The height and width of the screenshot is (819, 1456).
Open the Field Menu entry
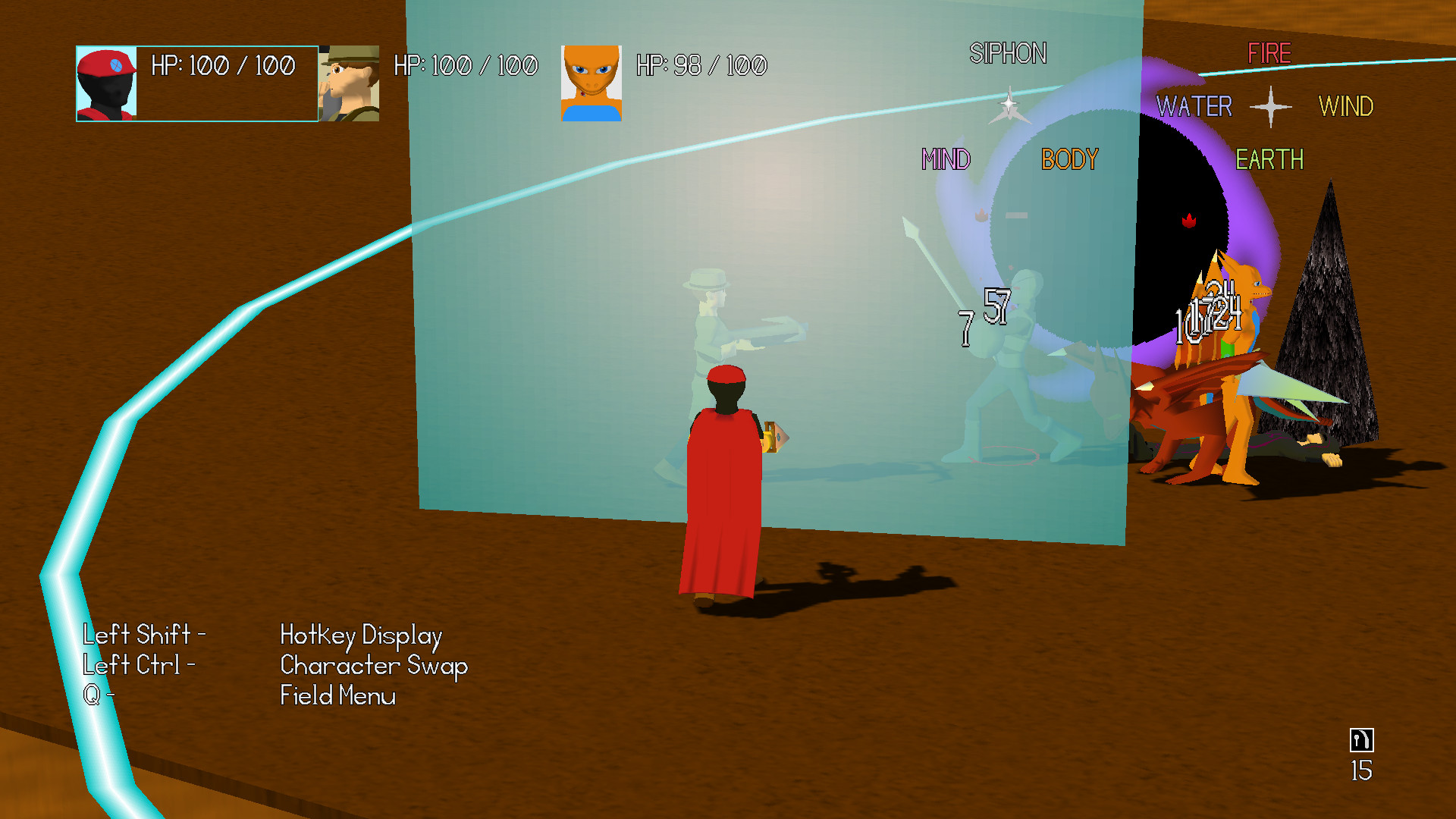(x=338, y=695)
